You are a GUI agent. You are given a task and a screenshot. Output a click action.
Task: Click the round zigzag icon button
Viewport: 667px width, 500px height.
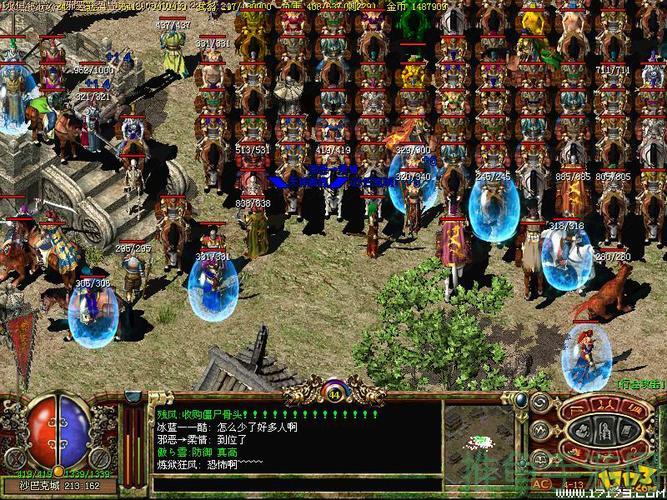pos(541,429)
